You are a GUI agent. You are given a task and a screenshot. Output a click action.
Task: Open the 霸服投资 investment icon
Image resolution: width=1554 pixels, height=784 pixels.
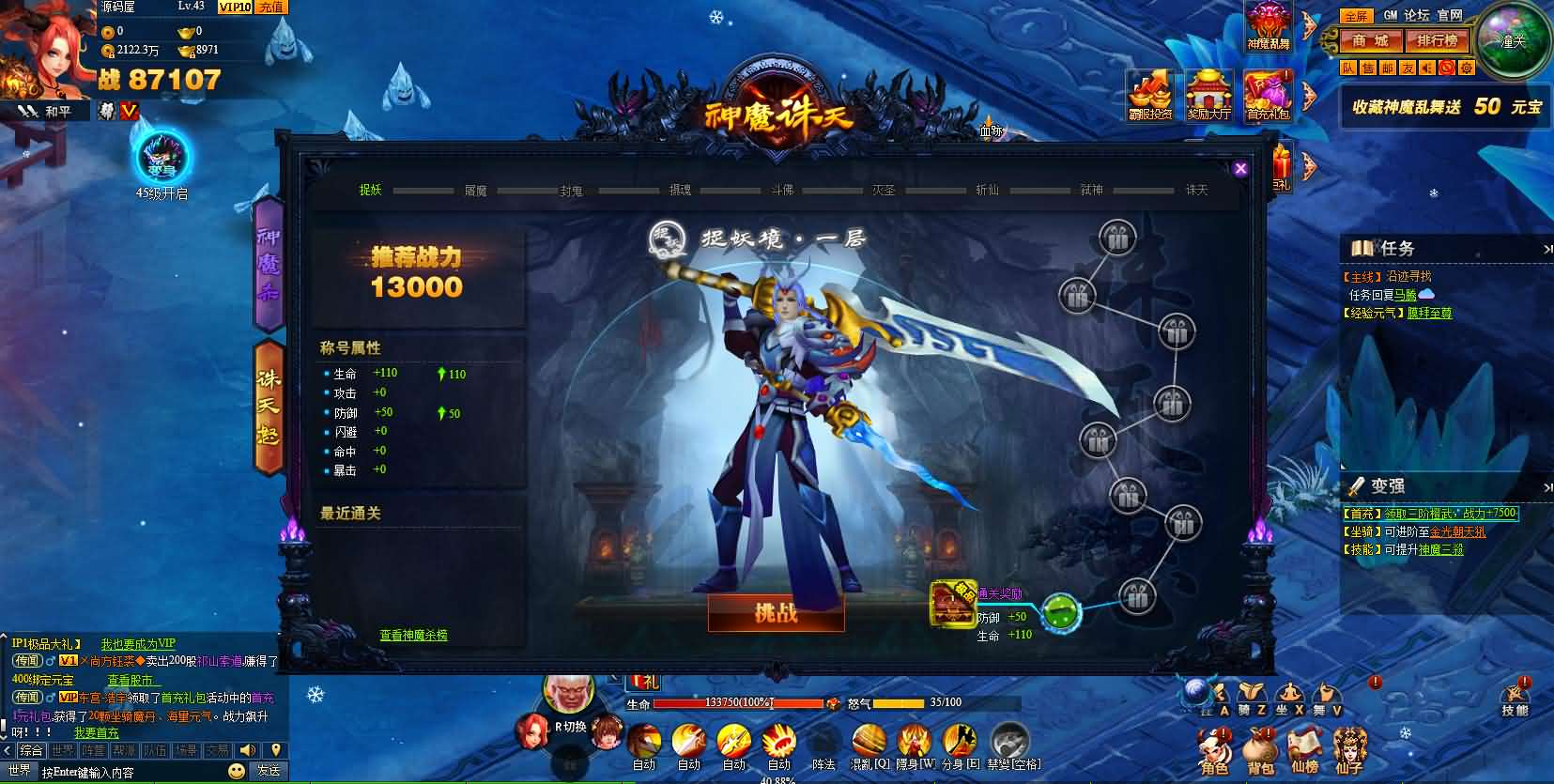[x=1150, y=96]
